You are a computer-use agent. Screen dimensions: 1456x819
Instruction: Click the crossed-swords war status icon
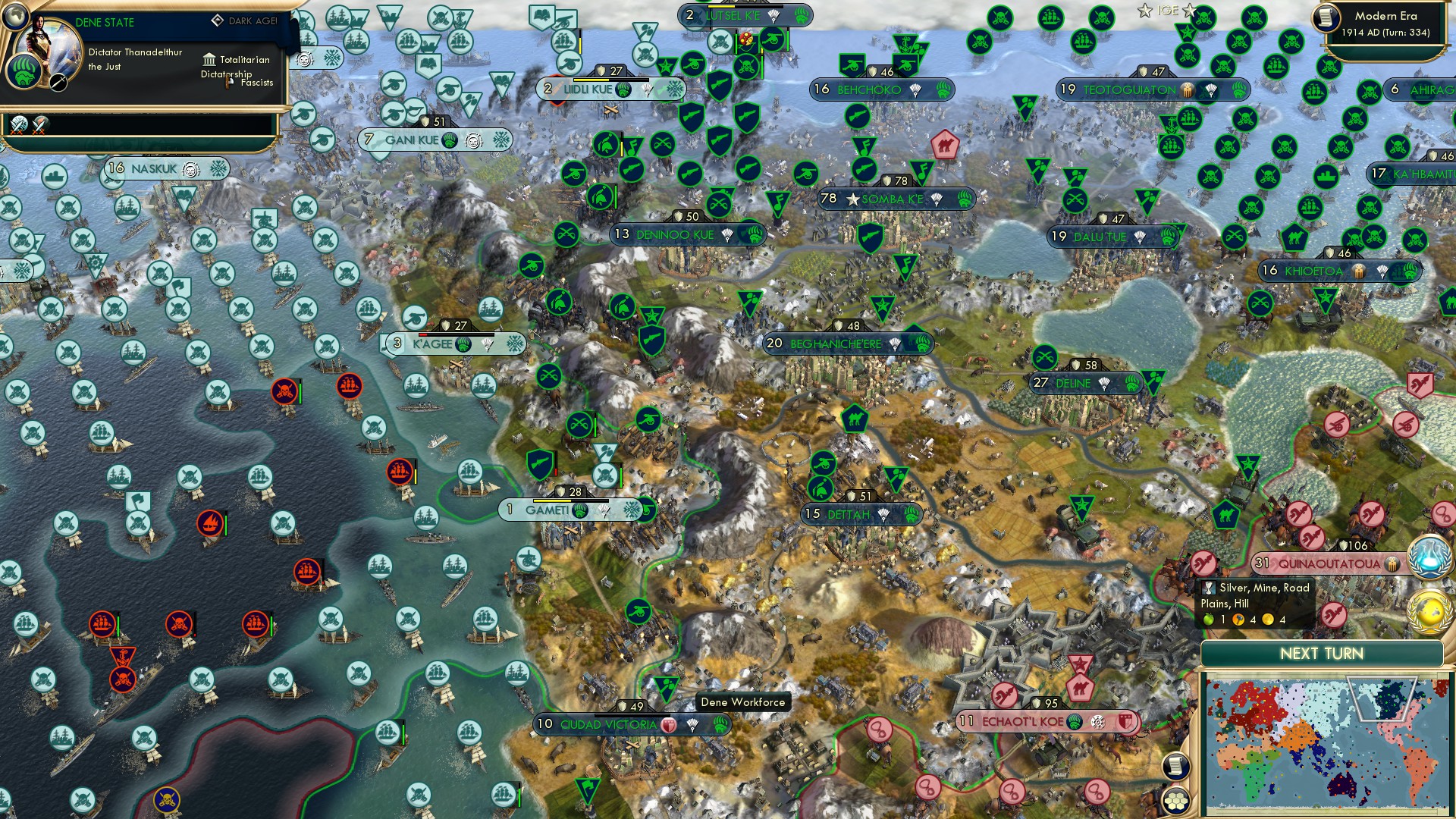18,123
